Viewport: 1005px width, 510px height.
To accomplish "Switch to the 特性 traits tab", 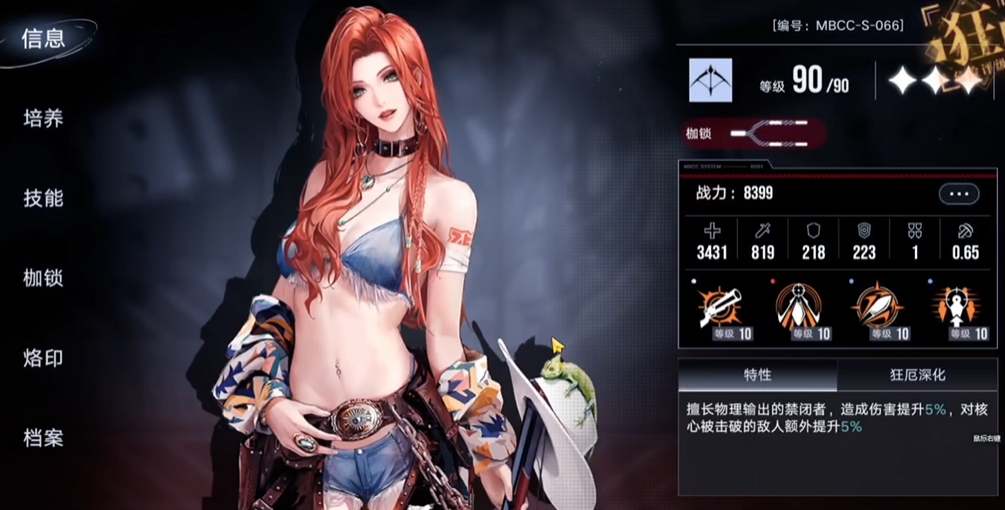I will click(757, 376).
